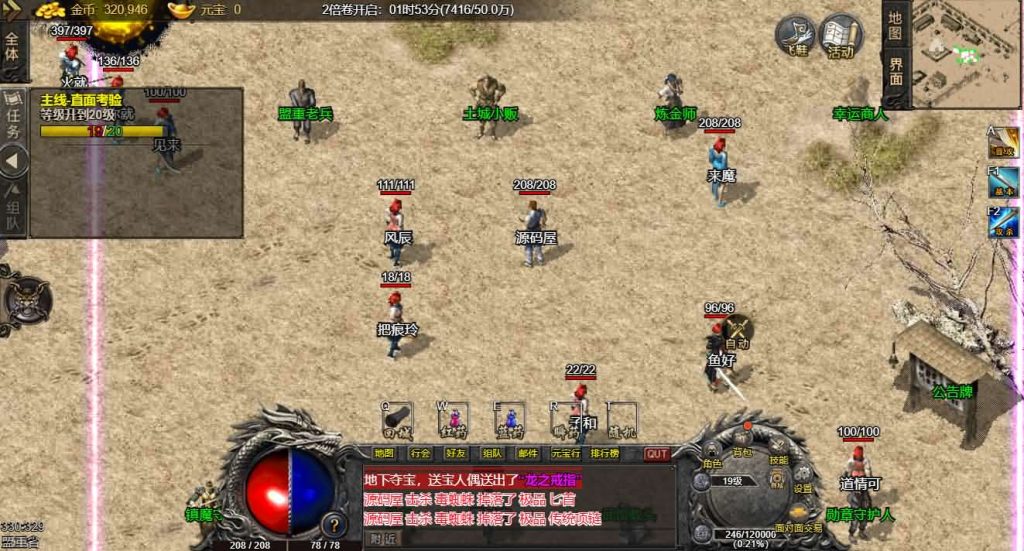Collapse the quest panel with the arrow
Viewport: 1024px width, 551px height.
[13, 160]
